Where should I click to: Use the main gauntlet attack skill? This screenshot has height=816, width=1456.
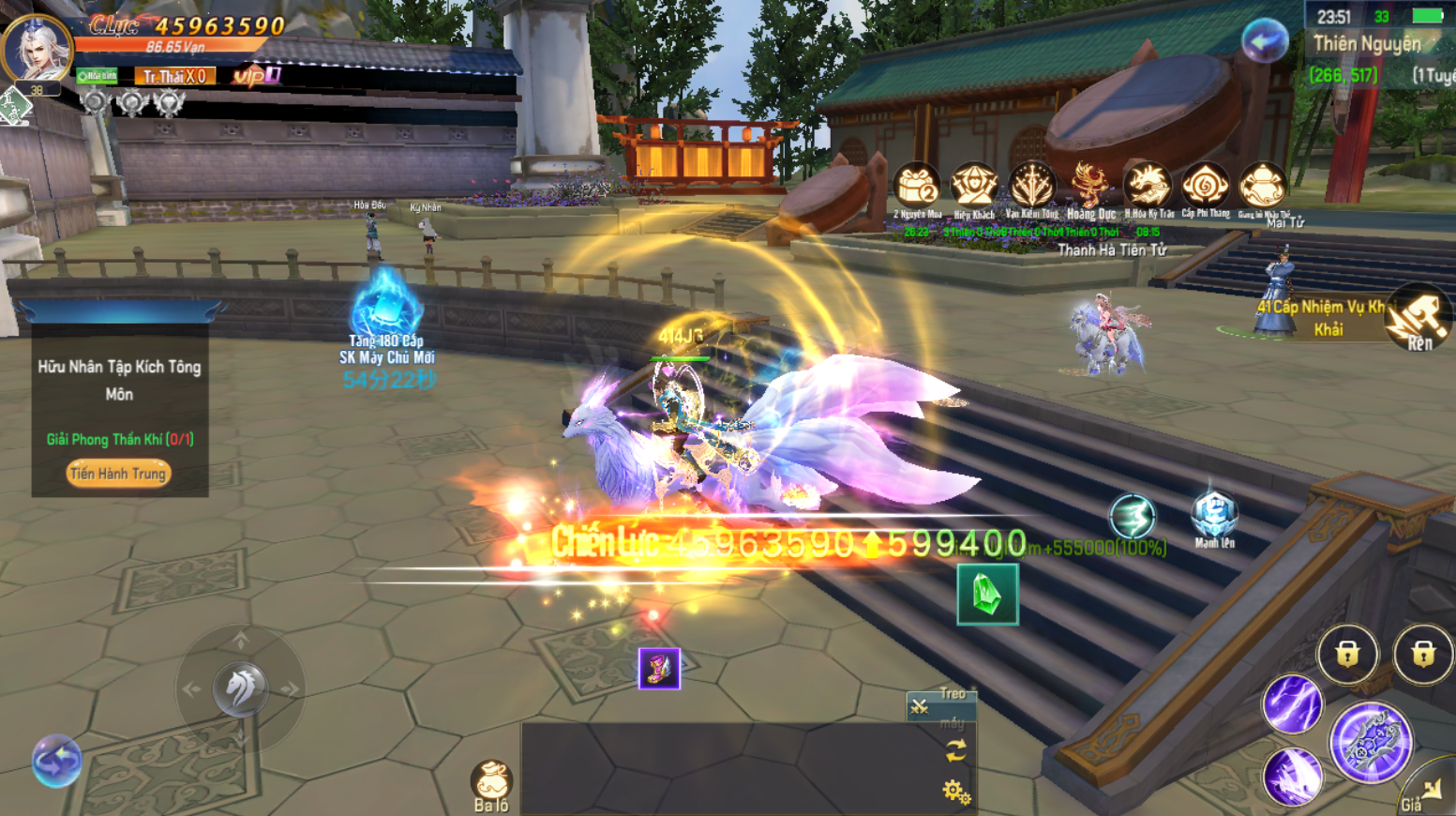[1371, 742]
